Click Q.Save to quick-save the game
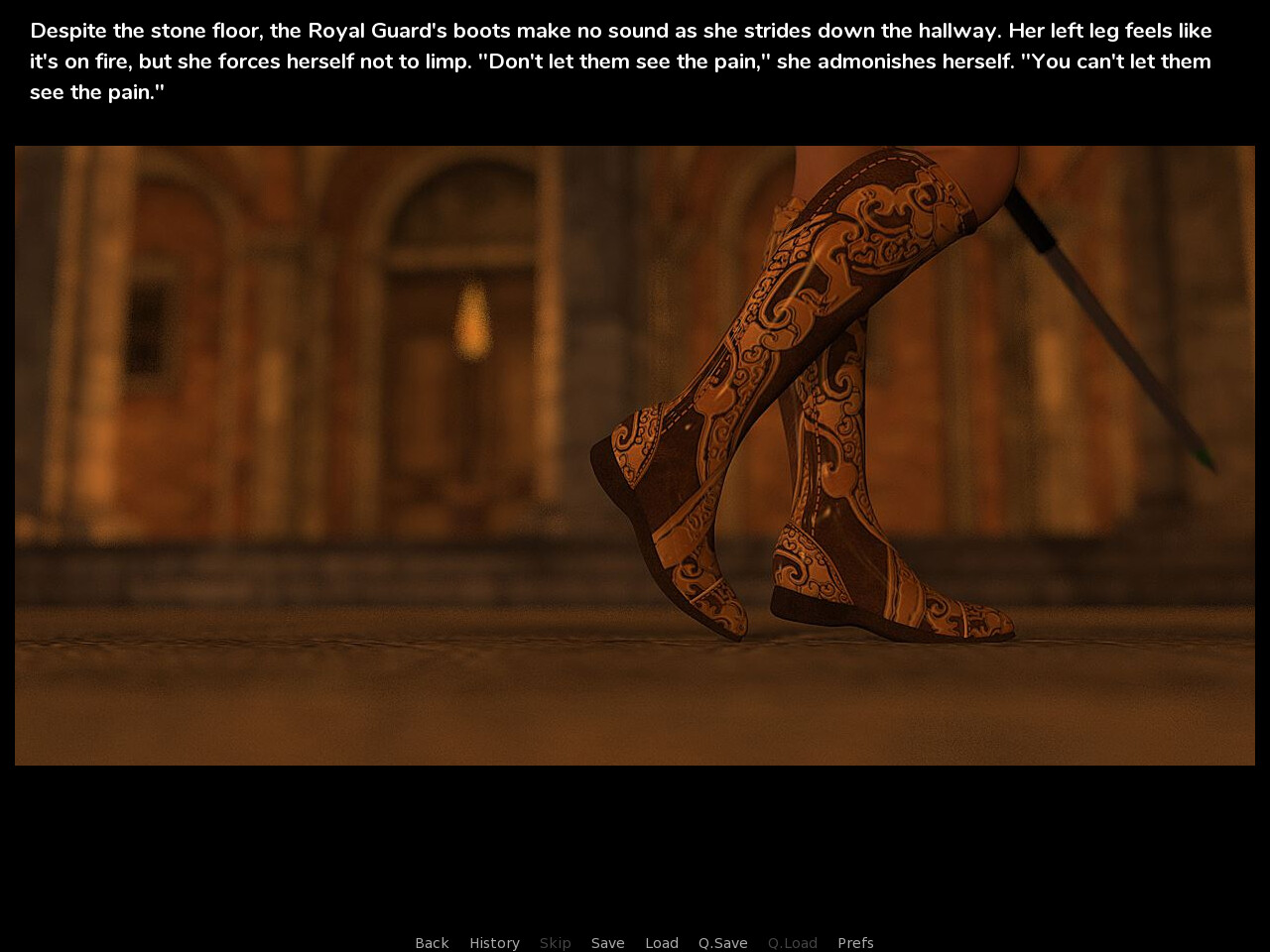Viewport: 1270px width, 952px height. 722,942
